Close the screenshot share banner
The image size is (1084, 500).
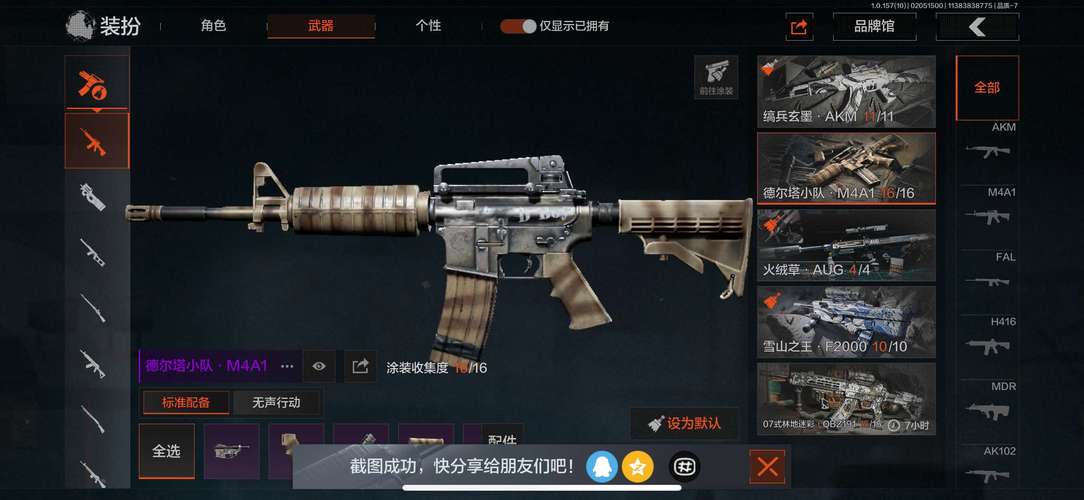[x=767, y=466]
